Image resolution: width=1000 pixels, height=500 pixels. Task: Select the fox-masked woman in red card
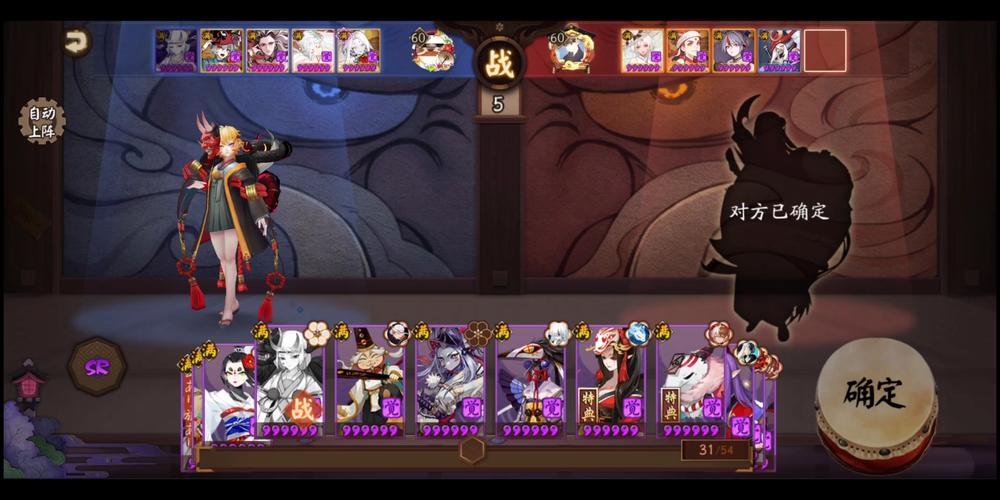[609, 385]
